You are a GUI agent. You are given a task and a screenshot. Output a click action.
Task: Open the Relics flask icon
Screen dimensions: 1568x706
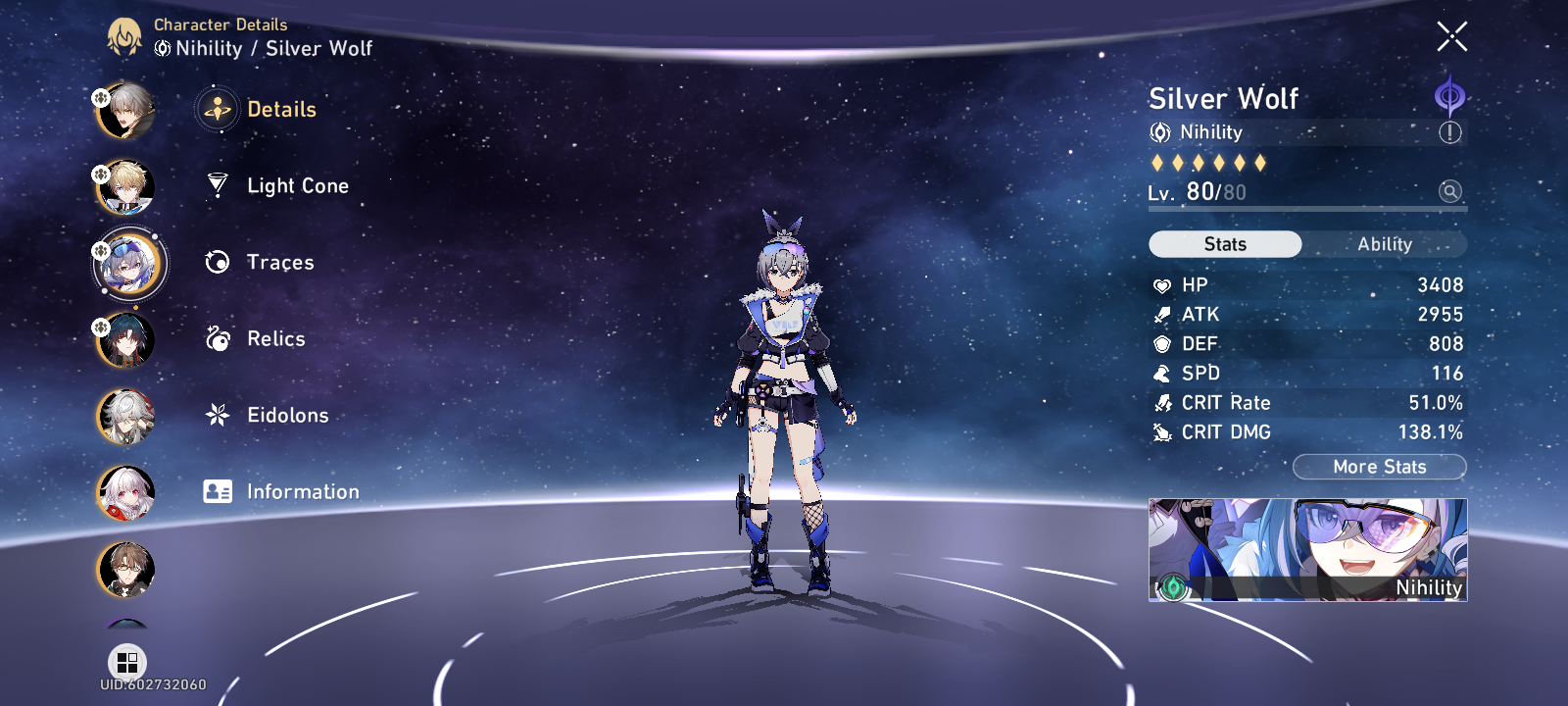click(x=217, y=337)
